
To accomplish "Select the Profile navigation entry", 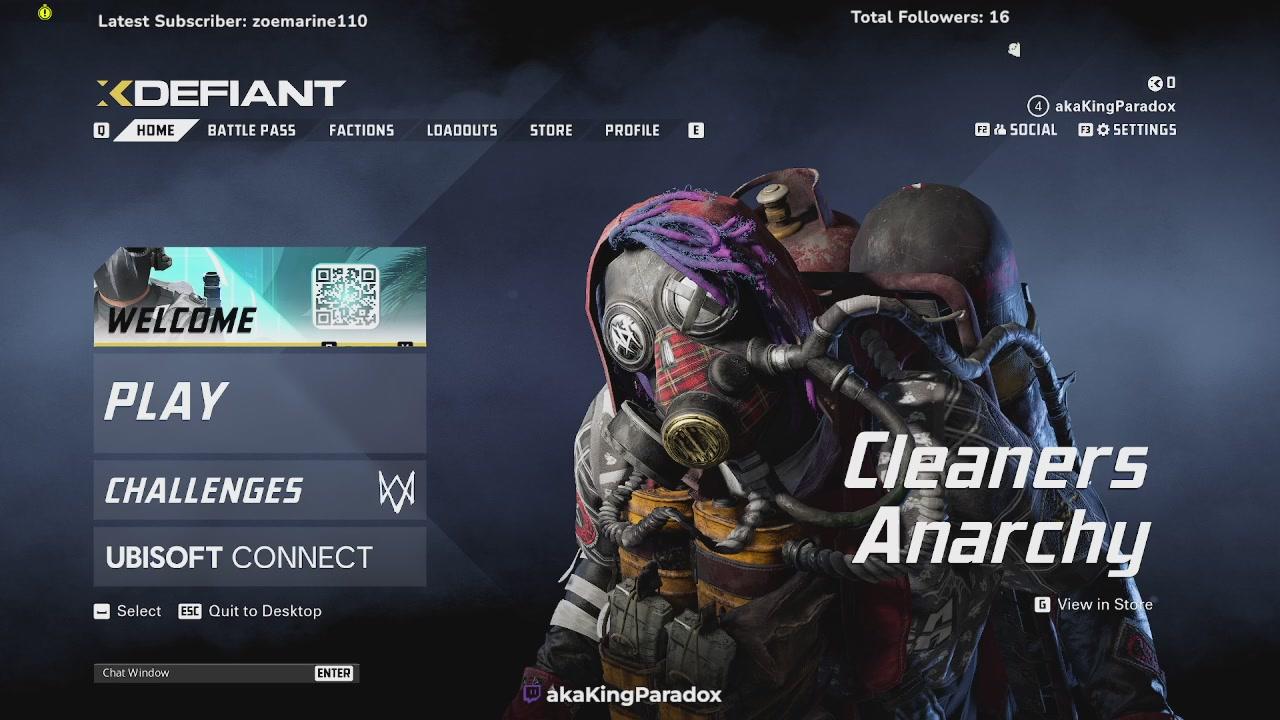I will [632, 129].
